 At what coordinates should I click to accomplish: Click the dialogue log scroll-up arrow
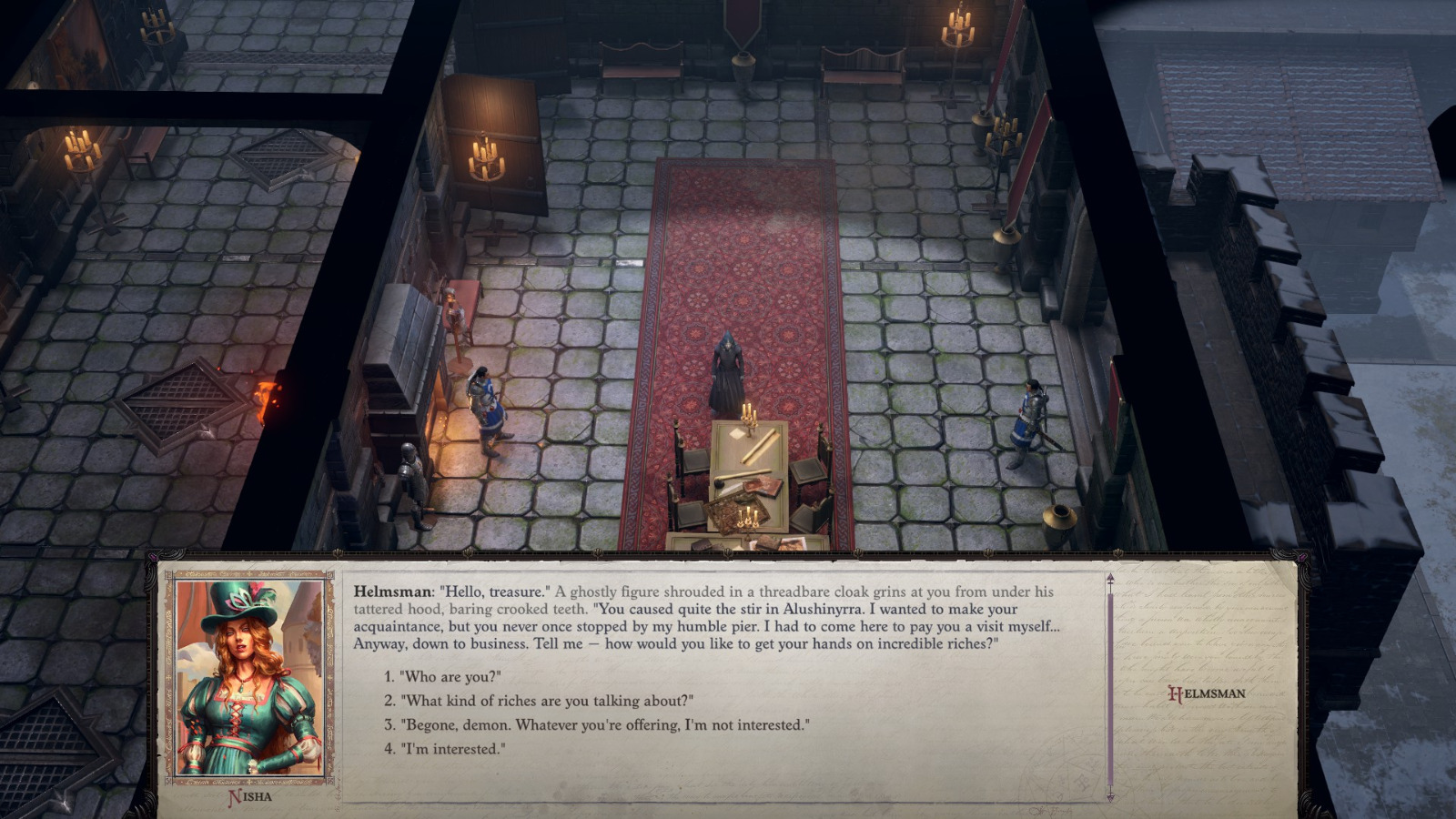[1110, 579]
